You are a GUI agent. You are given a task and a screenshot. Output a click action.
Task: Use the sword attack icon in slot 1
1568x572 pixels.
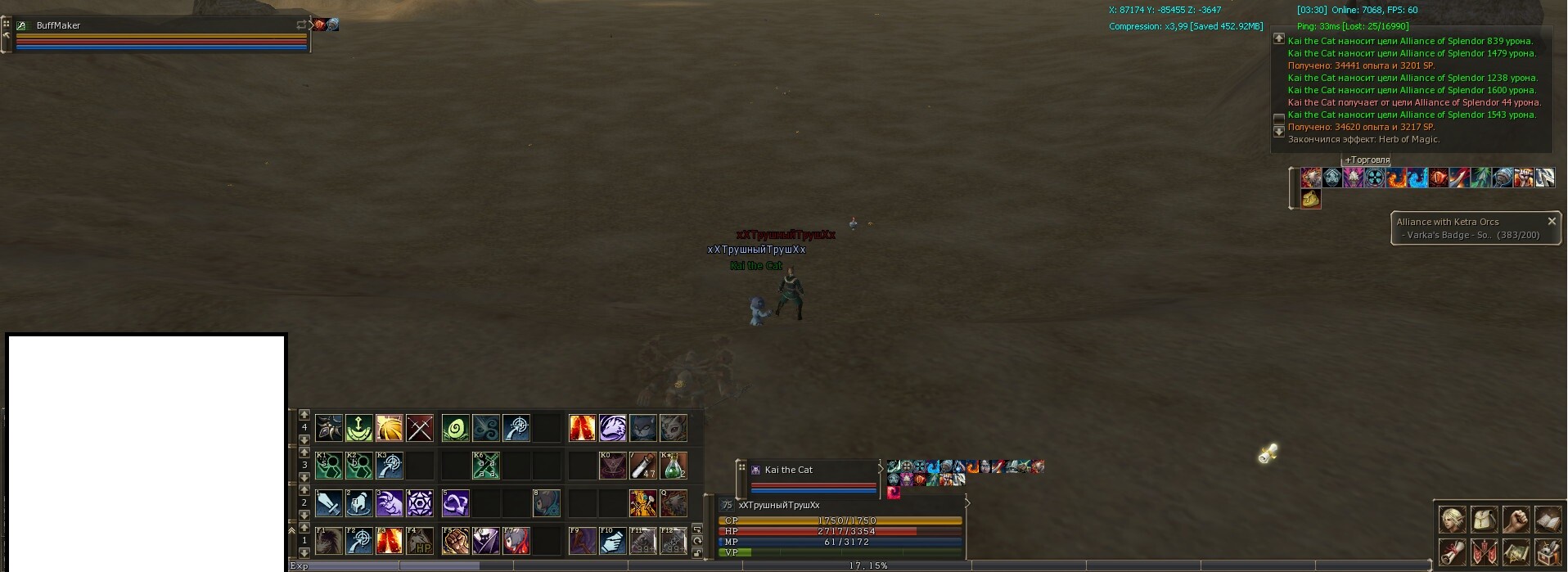pyautogui.click(x=329, y=503)
